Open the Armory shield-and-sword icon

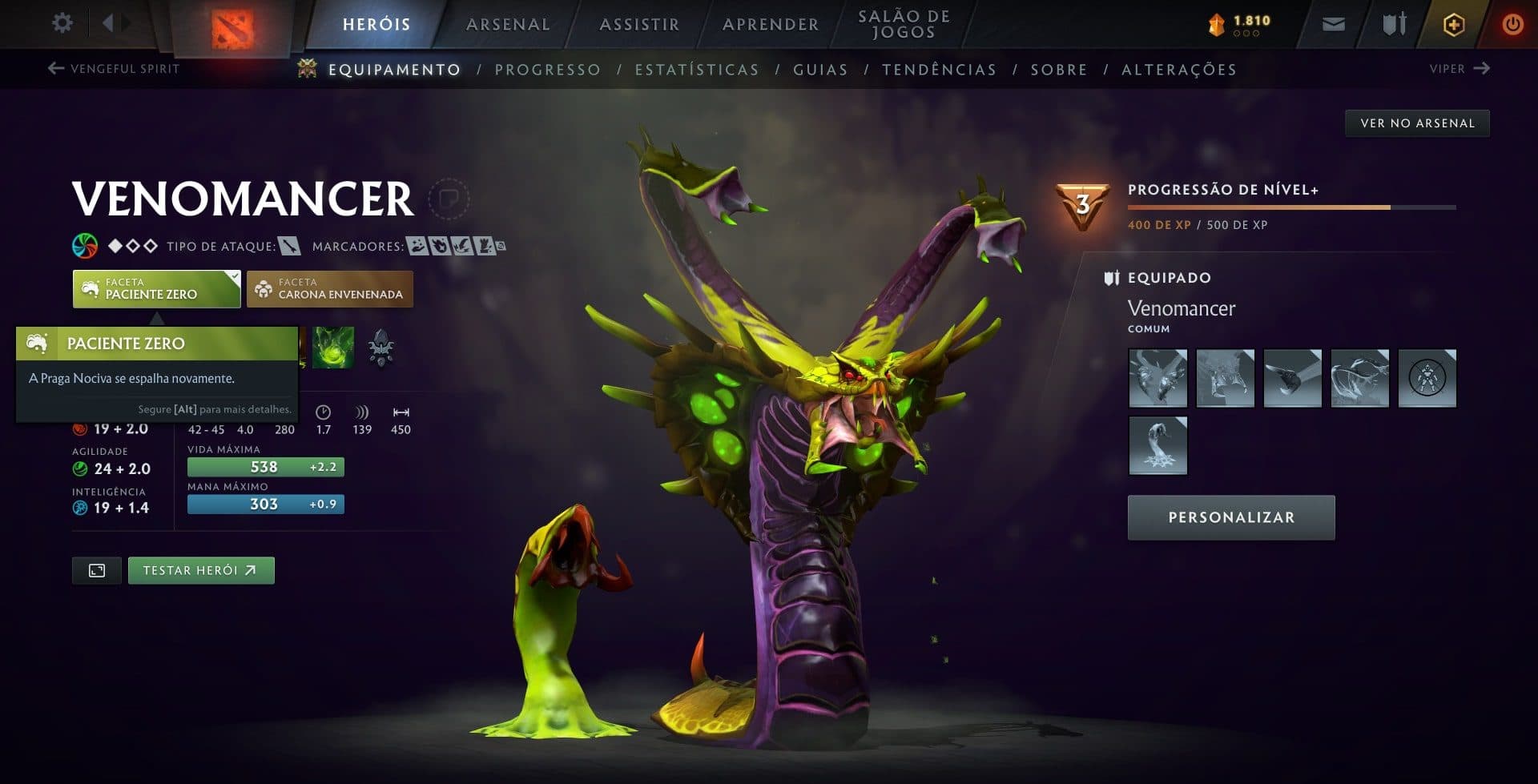pyautogui.click(x=1392, y=24)
